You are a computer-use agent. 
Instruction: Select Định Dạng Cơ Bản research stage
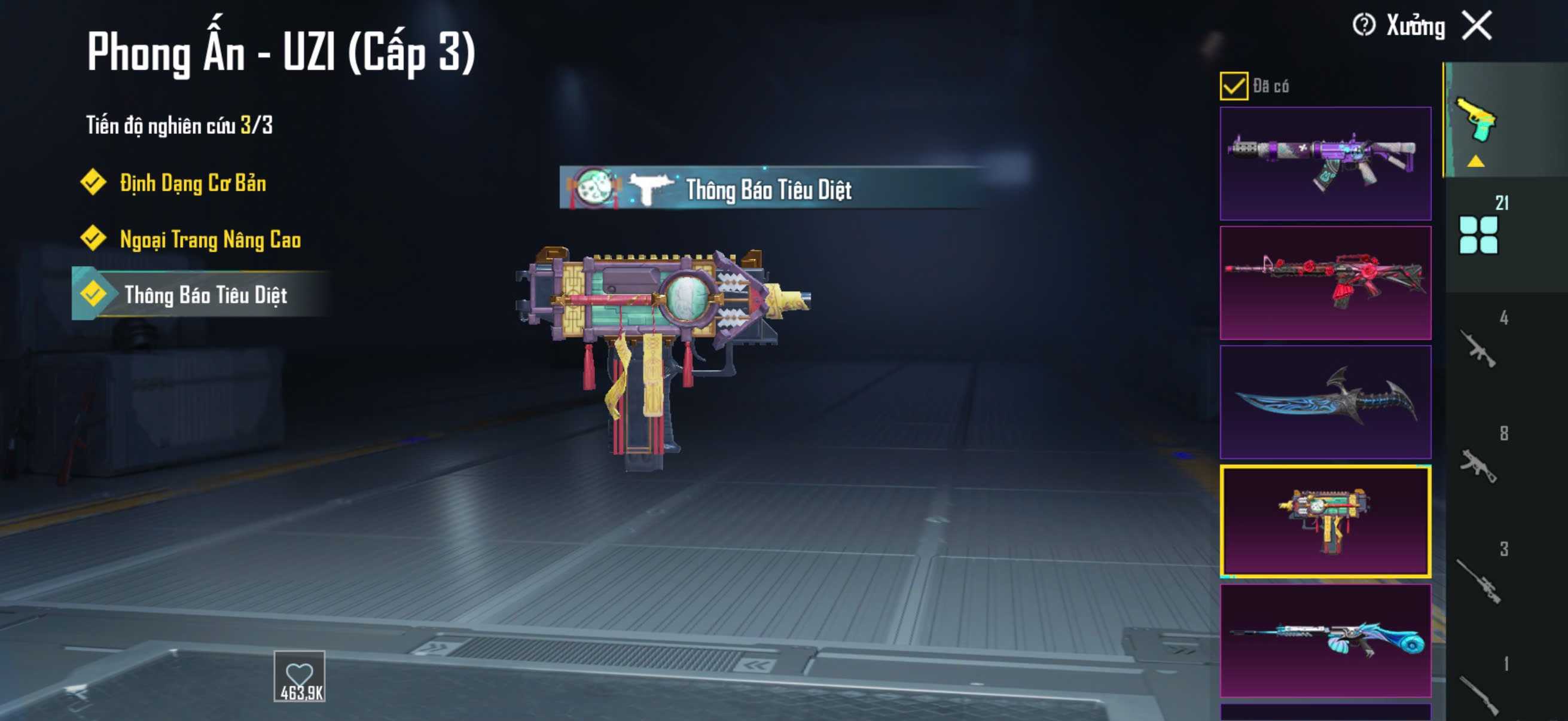coord(192,183)
